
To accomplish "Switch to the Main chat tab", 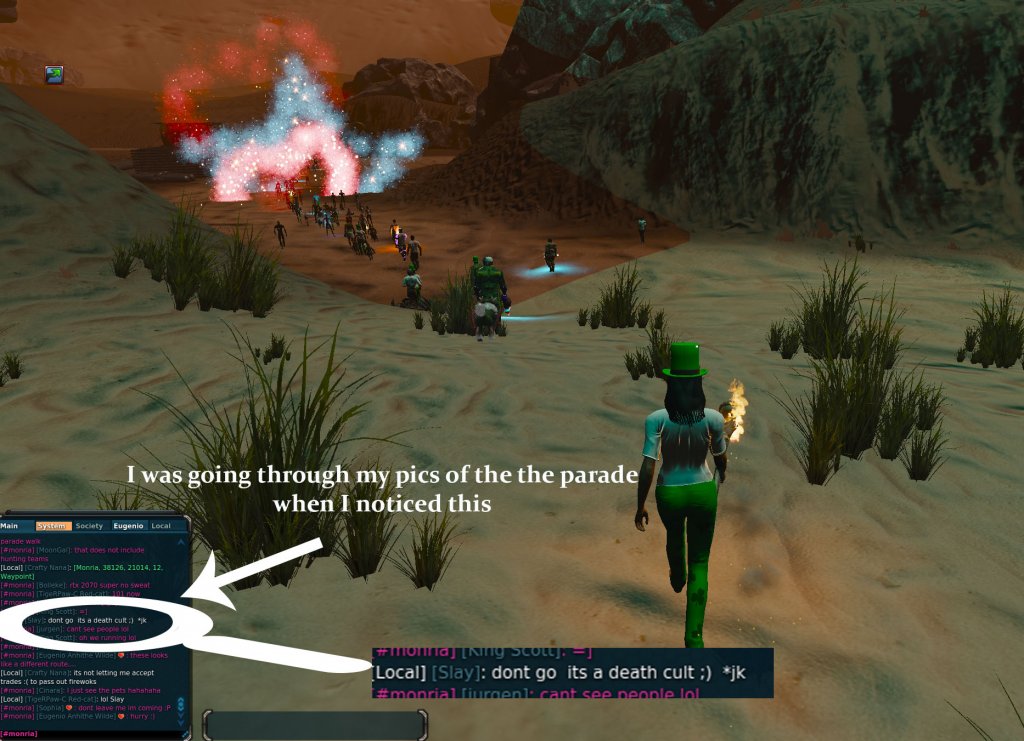I will [10, 526].
